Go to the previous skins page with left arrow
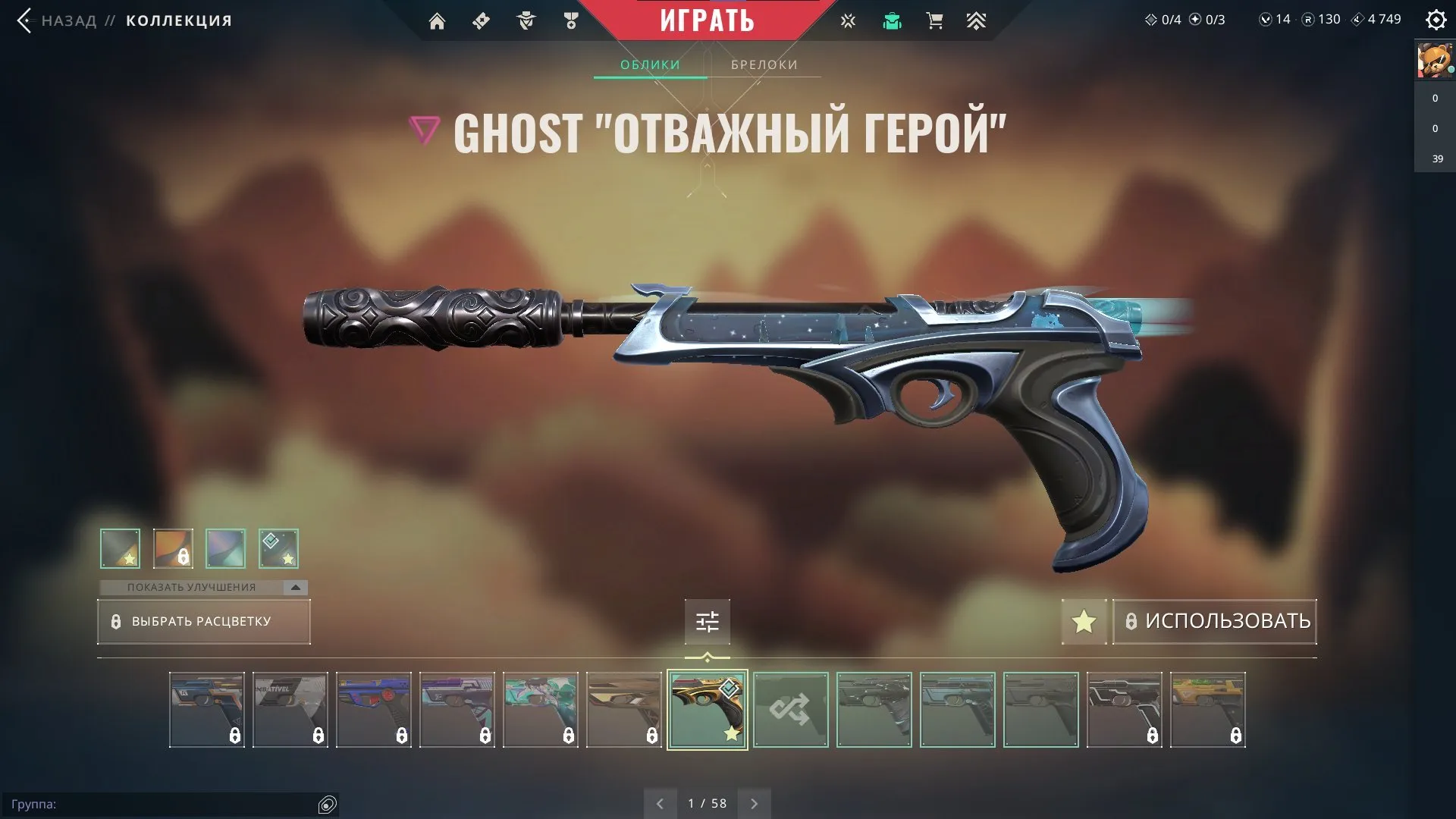This screenshot has width=1456, height=819. click(660, 802)
